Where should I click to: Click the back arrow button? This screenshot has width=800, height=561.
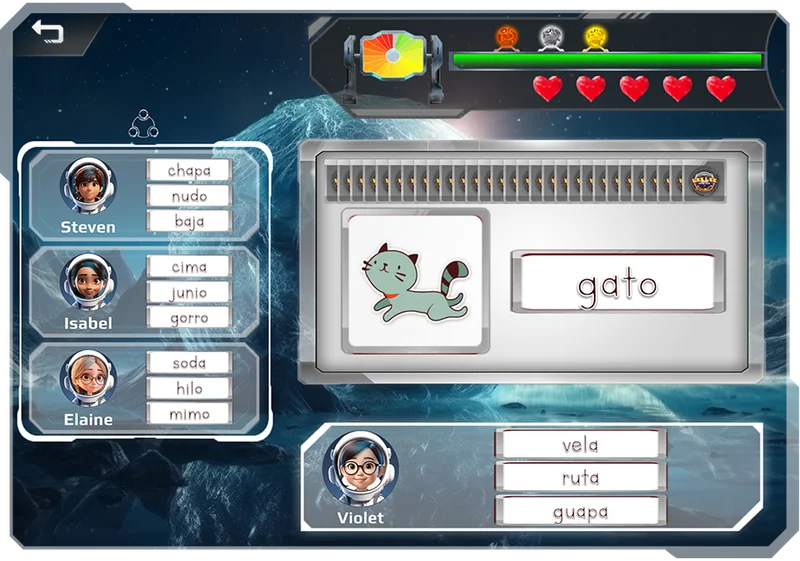(x=47, y=32)
